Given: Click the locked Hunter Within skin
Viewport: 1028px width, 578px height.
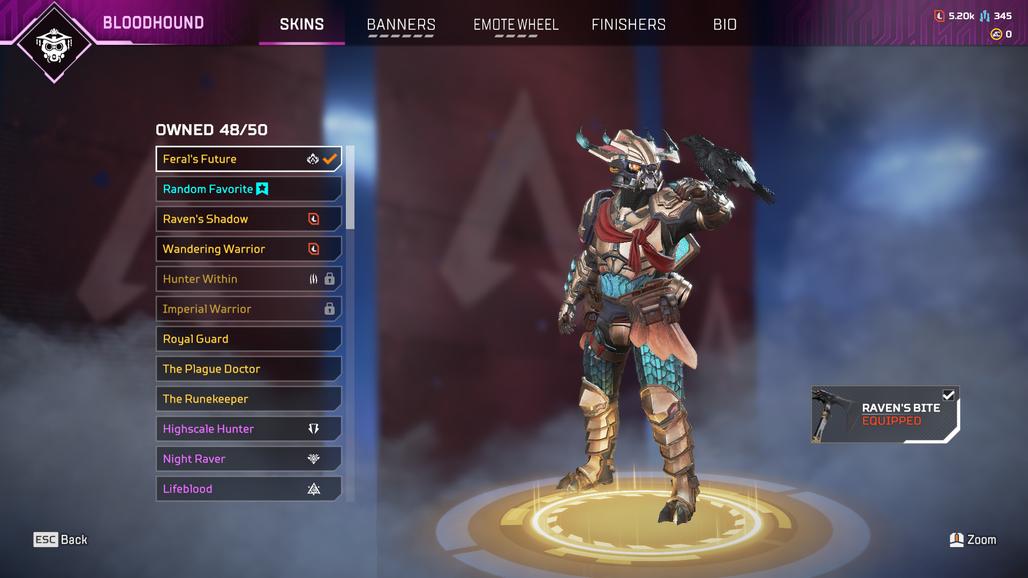Looking at the screenshot, I should 249,279.
